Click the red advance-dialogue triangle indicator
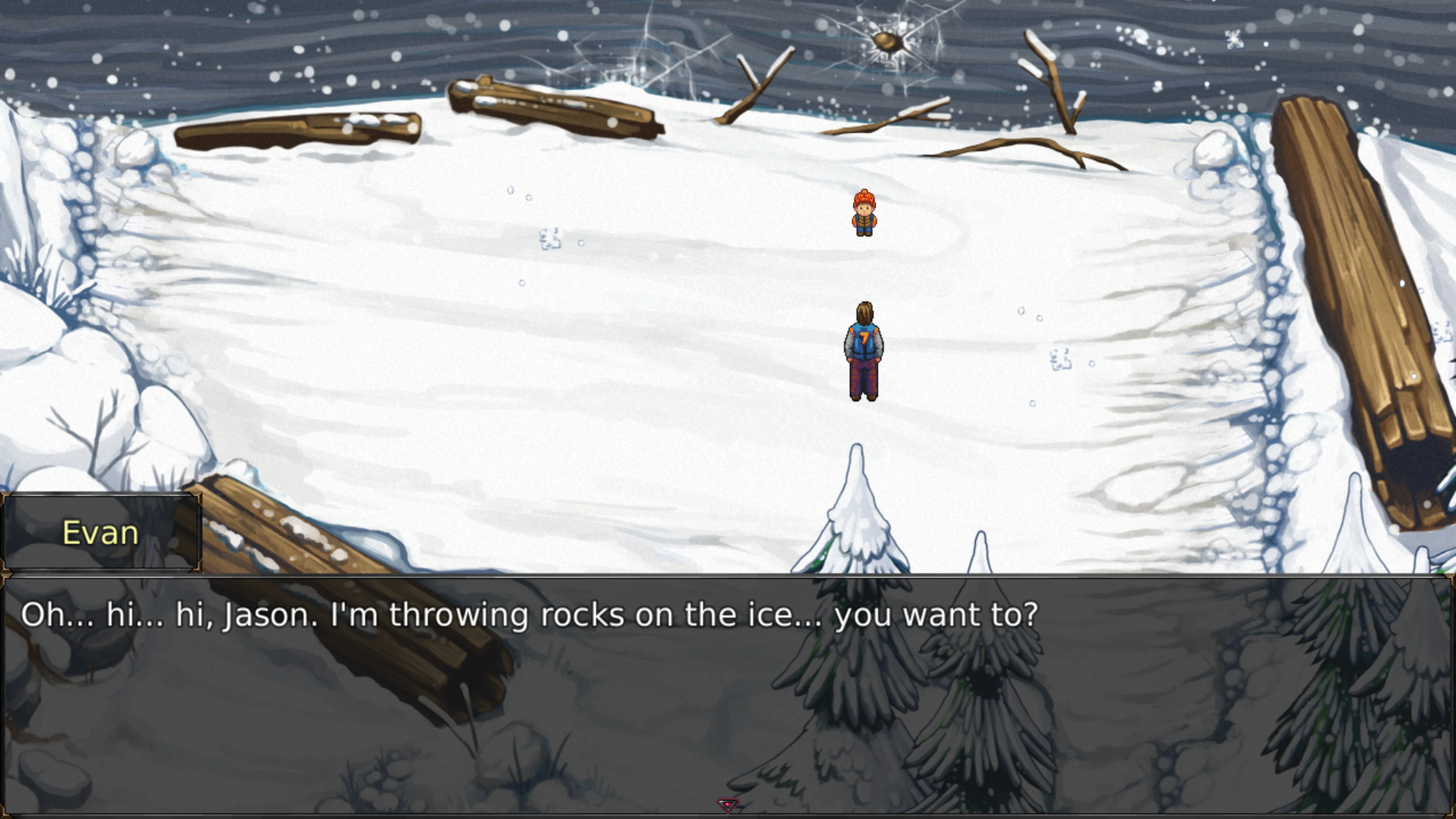The width and height of the screenshot is (1456, 819). pyautogui.click(x=728, y=805)
